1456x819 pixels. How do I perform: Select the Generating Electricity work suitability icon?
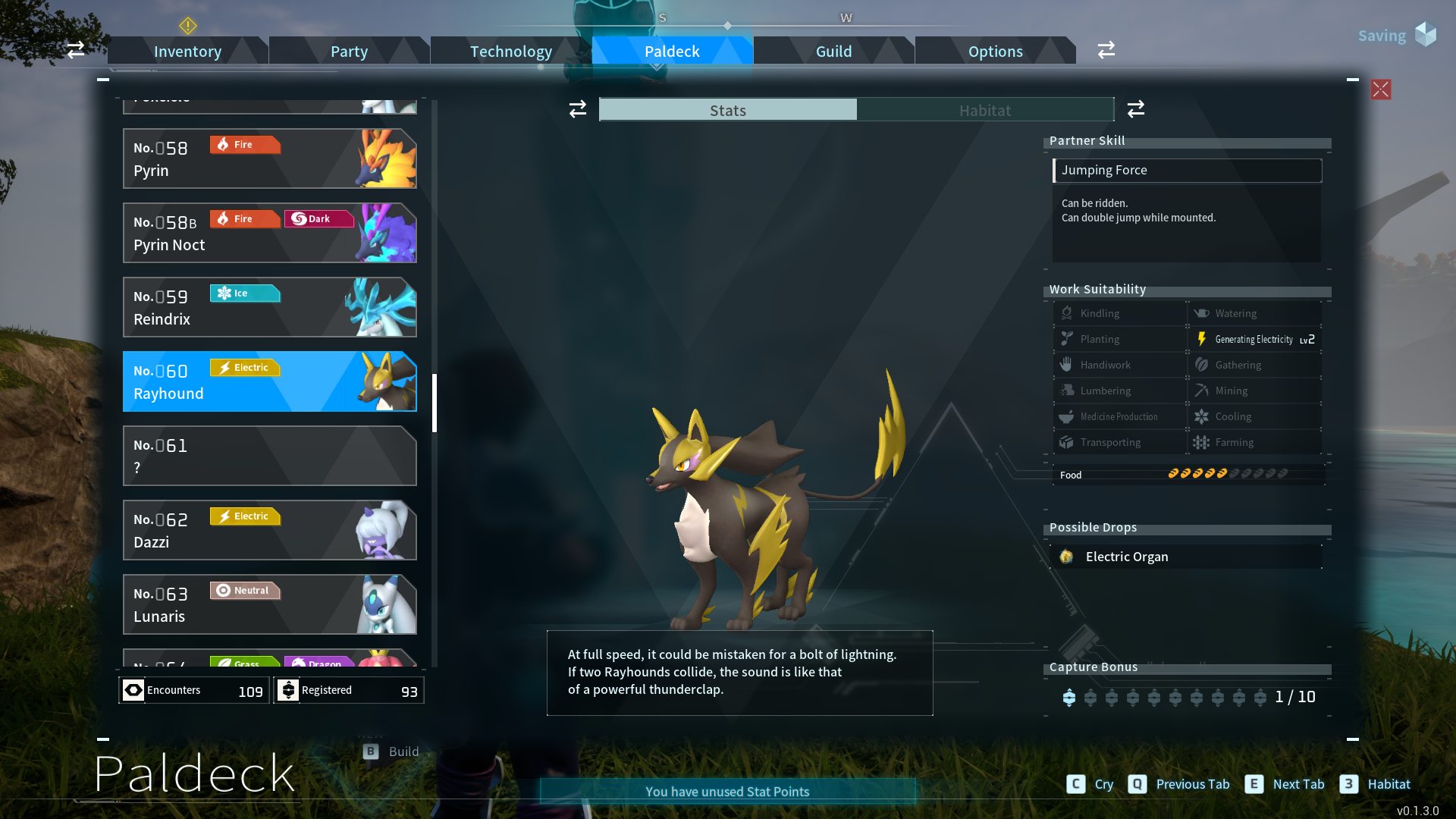click(1203, 339)
